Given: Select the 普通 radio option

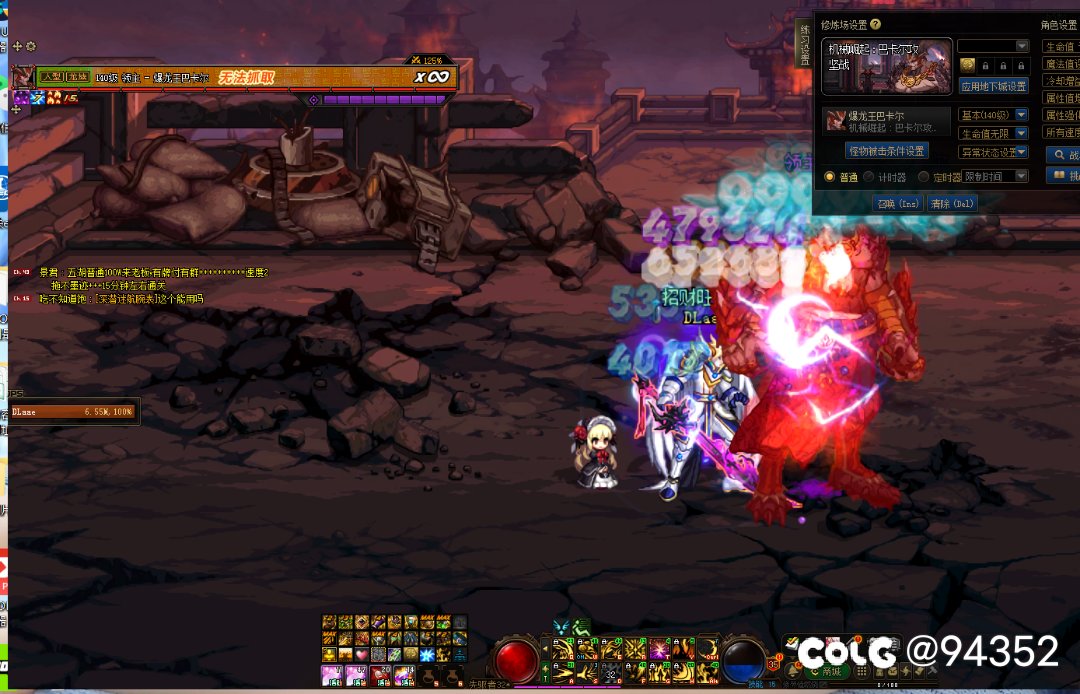Looking at the screenshot, I should click(829, 176).
